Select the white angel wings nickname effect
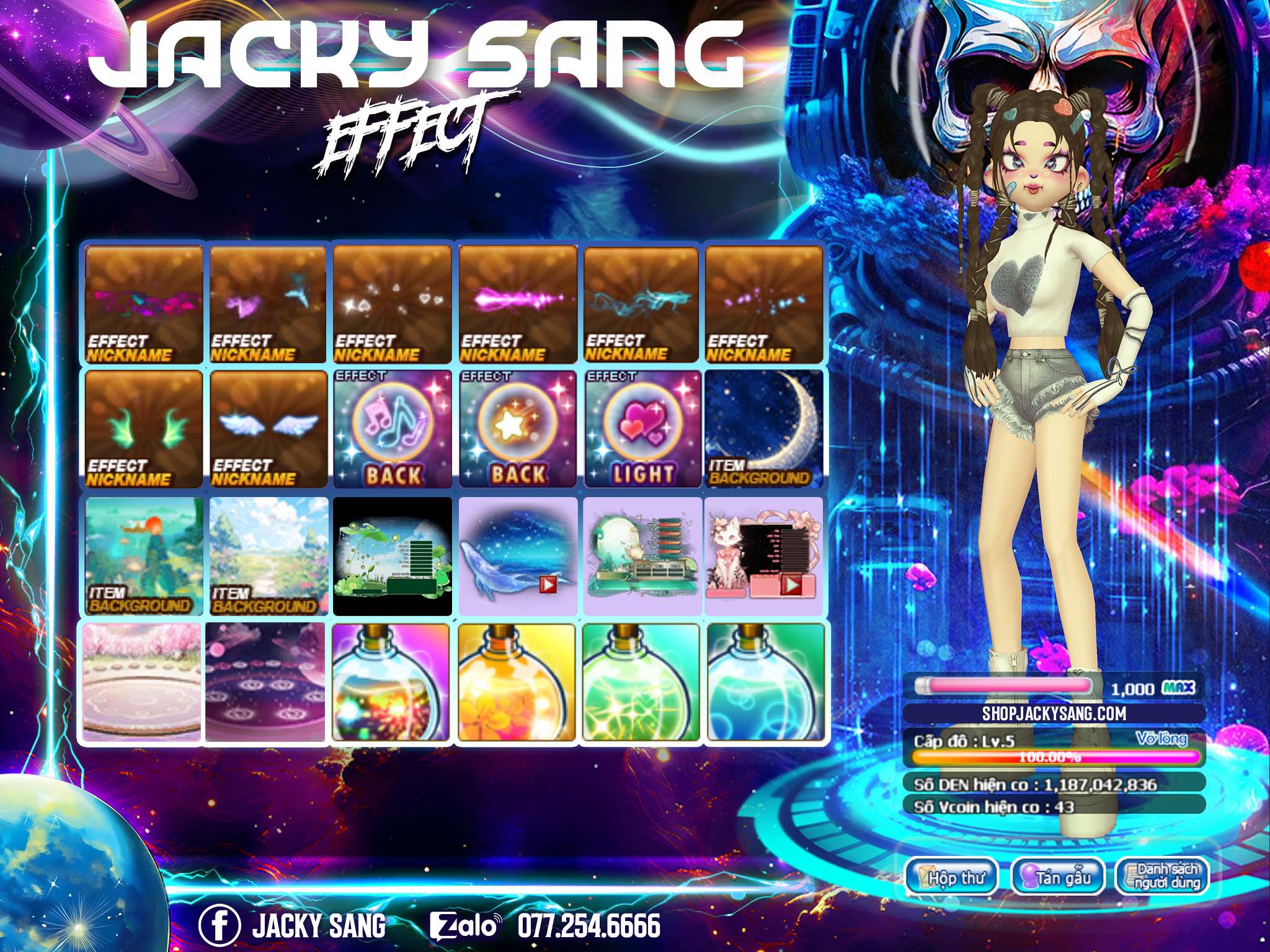The width and height of the screenshot is (1270, 952). pyautogui.click(x=268, y=430)
